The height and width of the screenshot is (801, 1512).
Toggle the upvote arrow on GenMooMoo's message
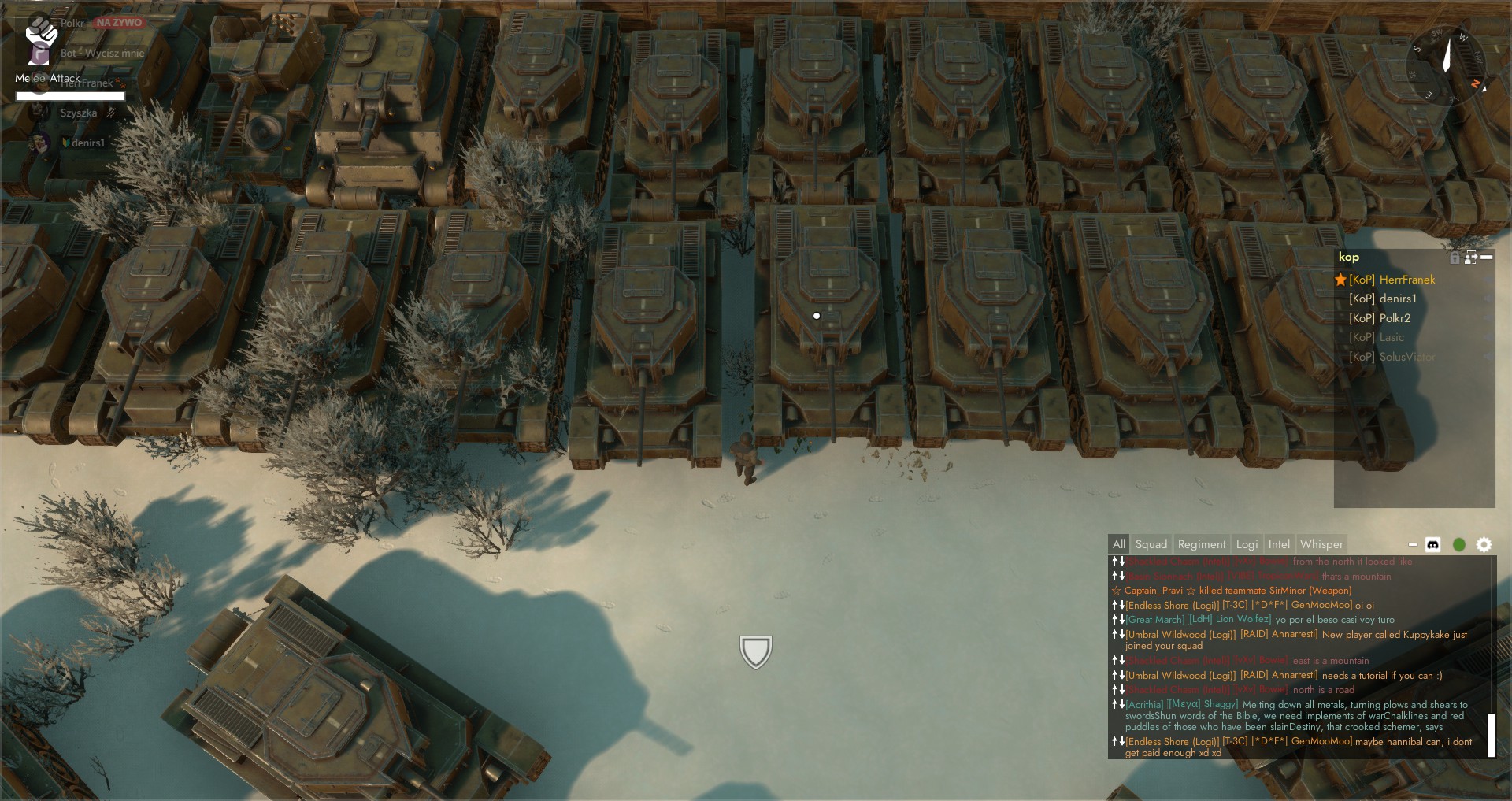tap(1114, 606)
